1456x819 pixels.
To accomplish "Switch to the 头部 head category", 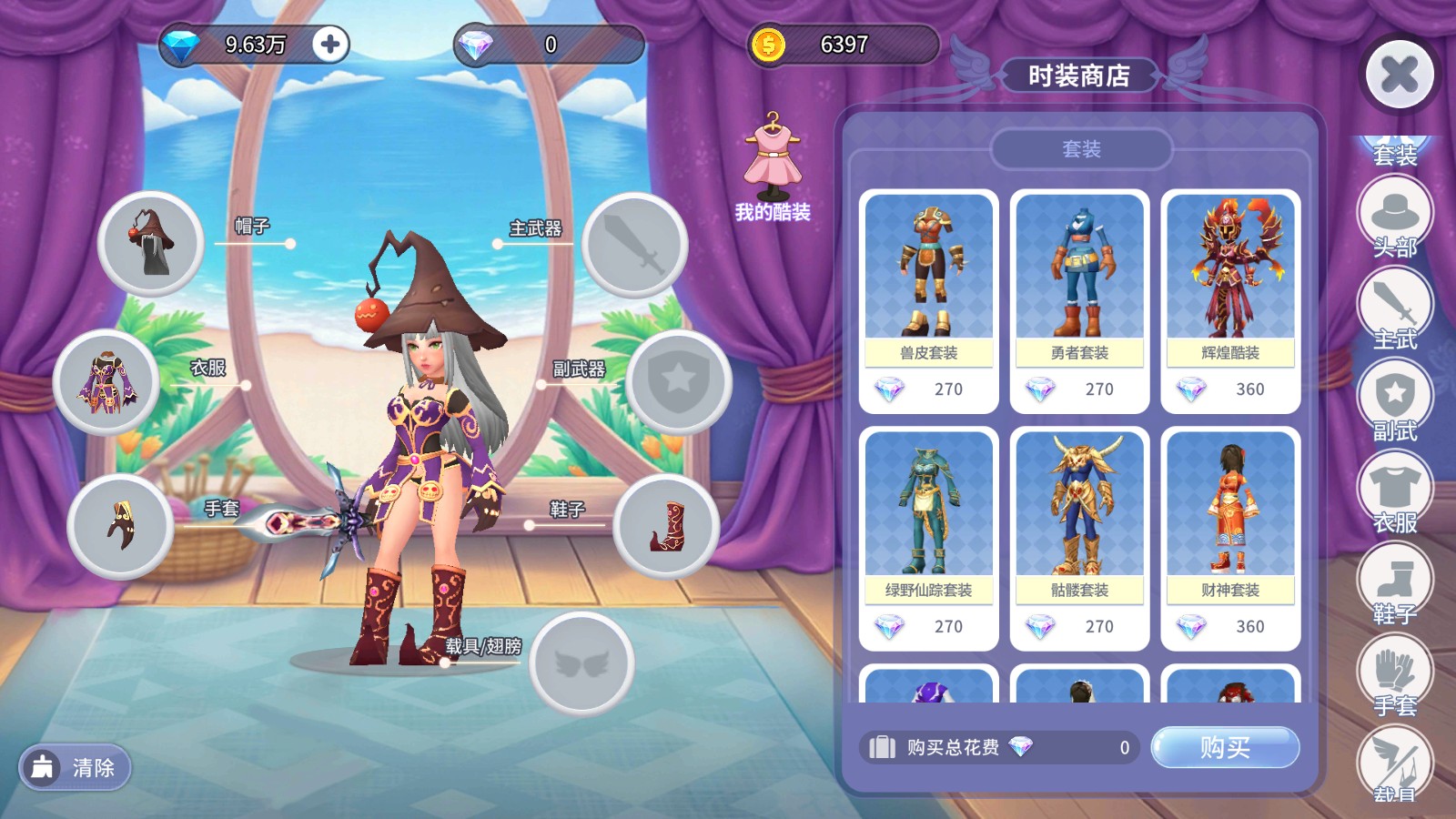I will pos(1394,217).
